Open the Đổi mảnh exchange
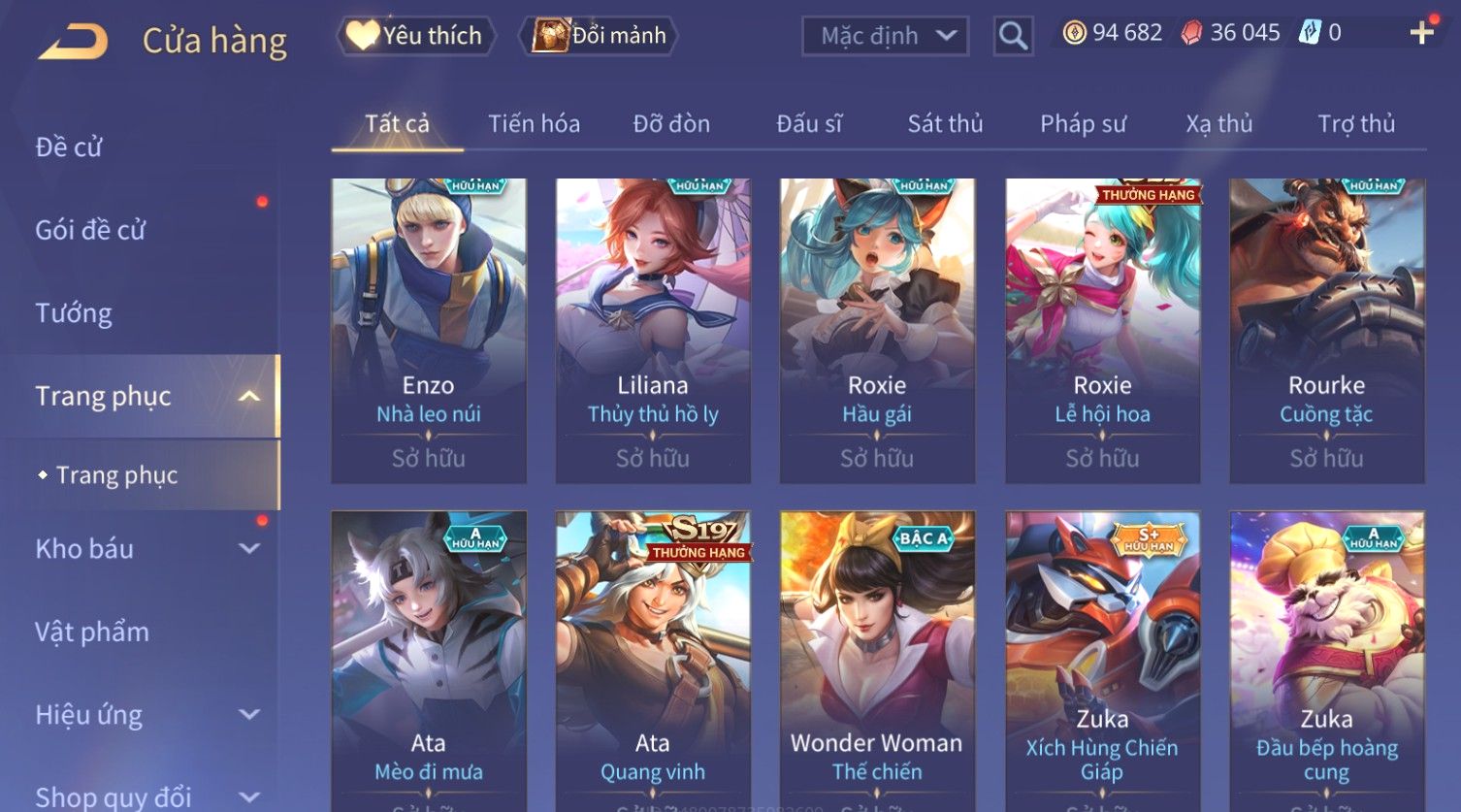Image resolution: width=1461 pixels, height=812 pixels. (x=600, y=36)
